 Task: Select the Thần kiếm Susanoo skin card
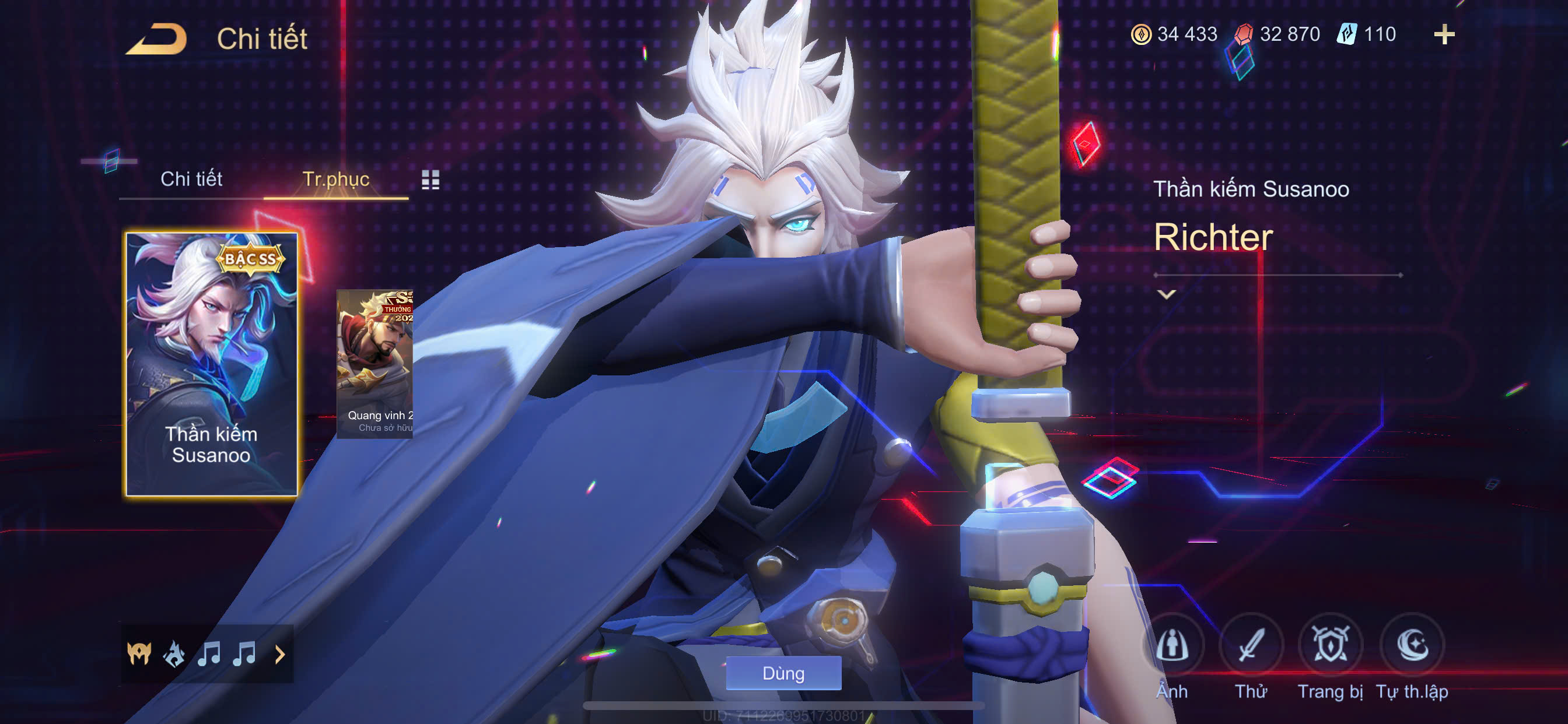click(x=211, y=364)
